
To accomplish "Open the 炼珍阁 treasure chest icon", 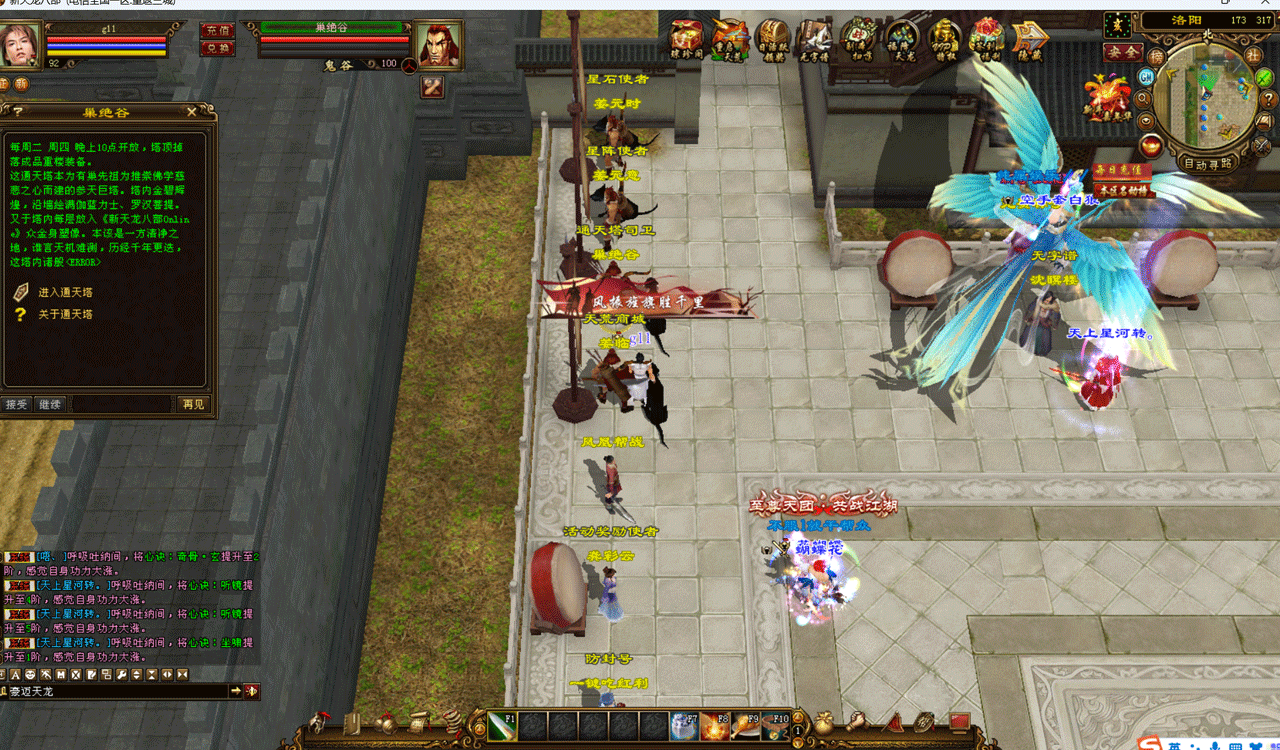I will 686,38.
